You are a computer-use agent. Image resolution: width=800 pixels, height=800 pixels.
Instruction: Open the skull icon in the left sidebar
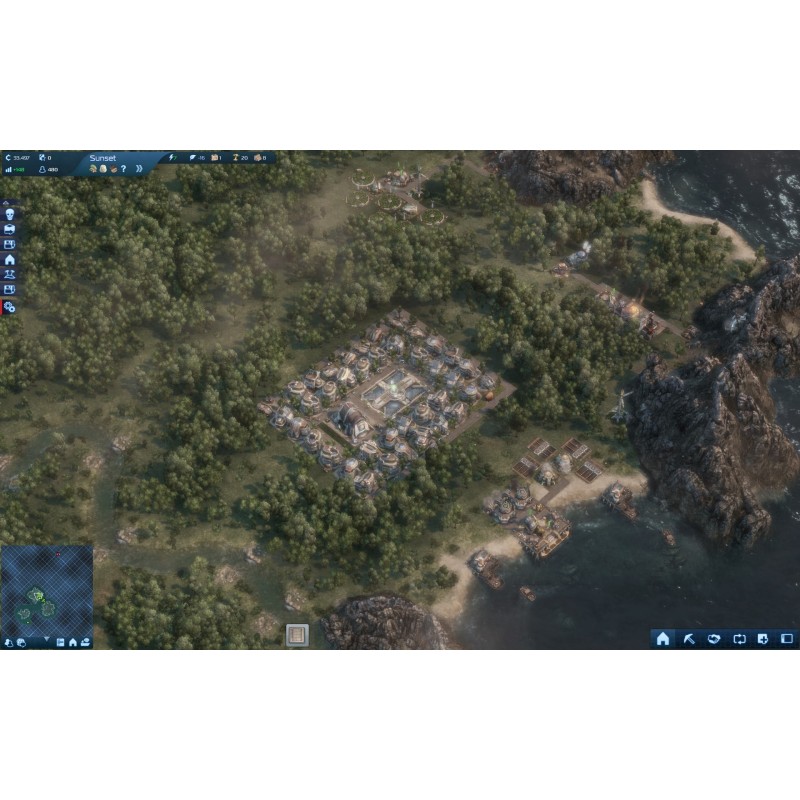coord(10,213)
